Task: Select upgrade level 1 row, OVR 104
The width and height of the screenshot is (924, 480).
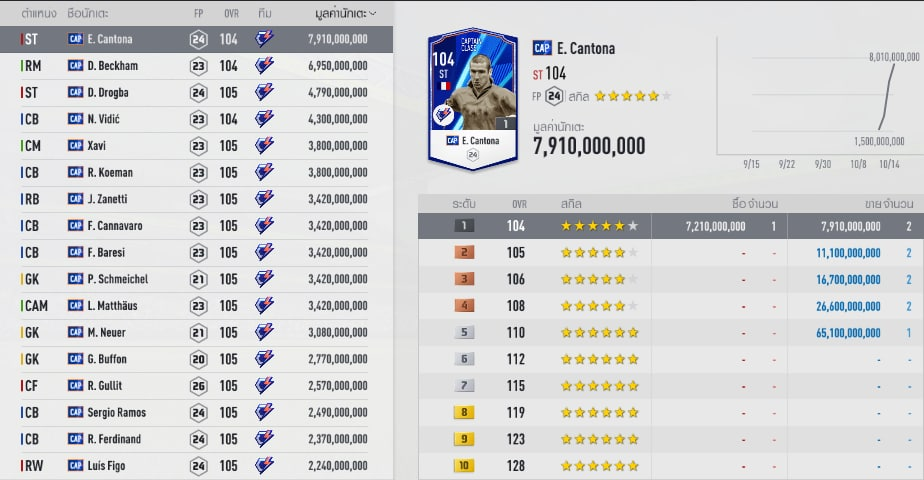Action: (670, 226)
